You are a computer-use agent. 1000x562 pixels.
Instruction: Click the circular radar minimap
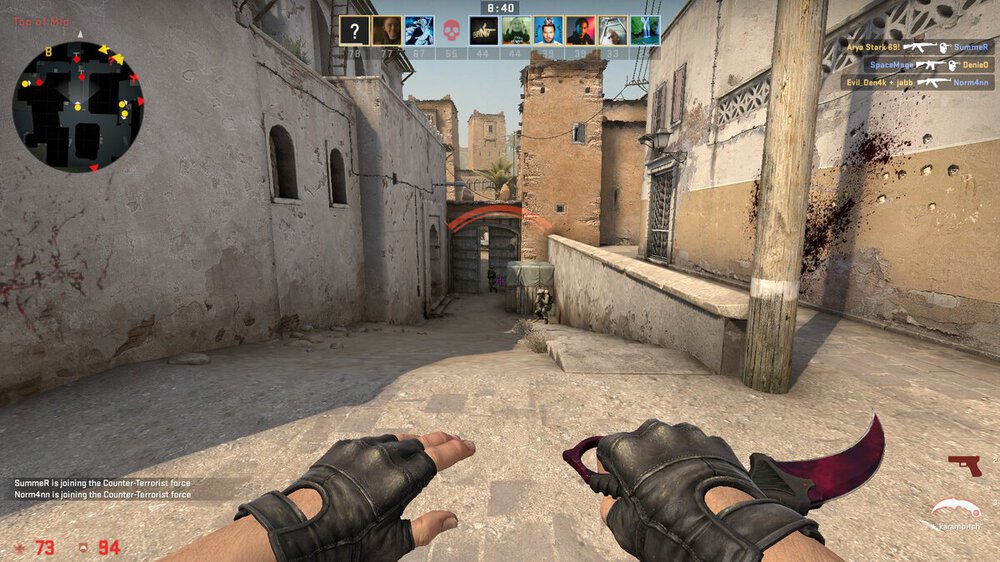pyautogui.click(x=78, y=107)
